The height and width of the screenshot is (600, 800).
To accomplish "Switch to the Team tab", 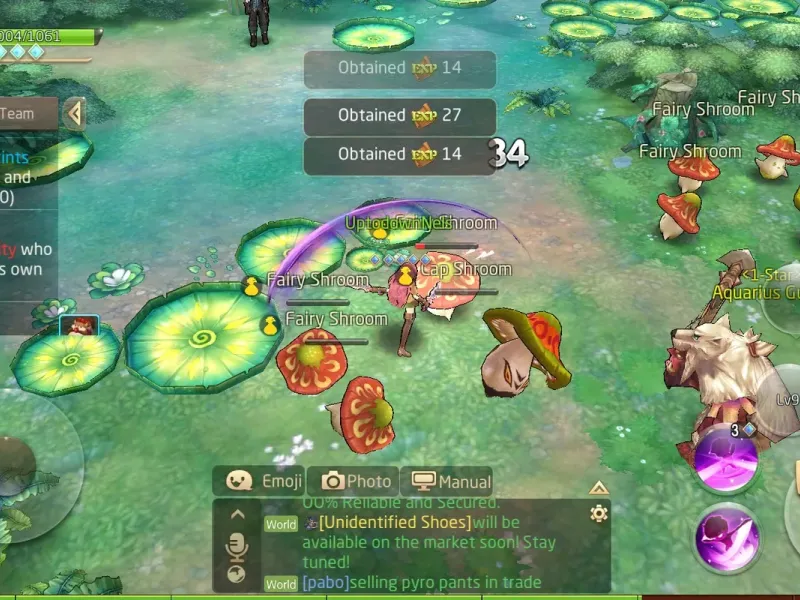I will pos(20,114).
